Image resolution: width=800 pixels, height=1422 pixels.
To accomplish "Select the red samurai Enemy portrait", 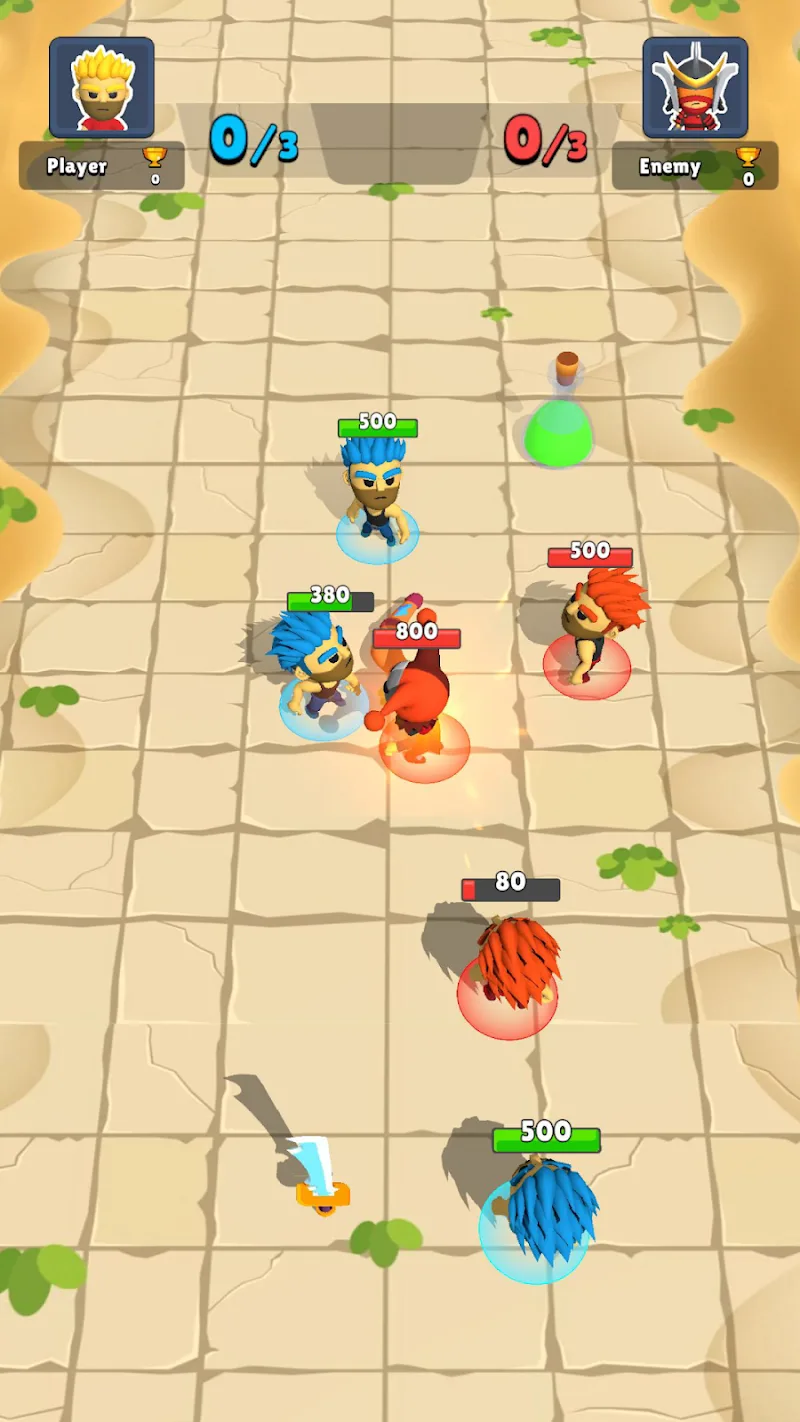I will (x=695, y=87).
